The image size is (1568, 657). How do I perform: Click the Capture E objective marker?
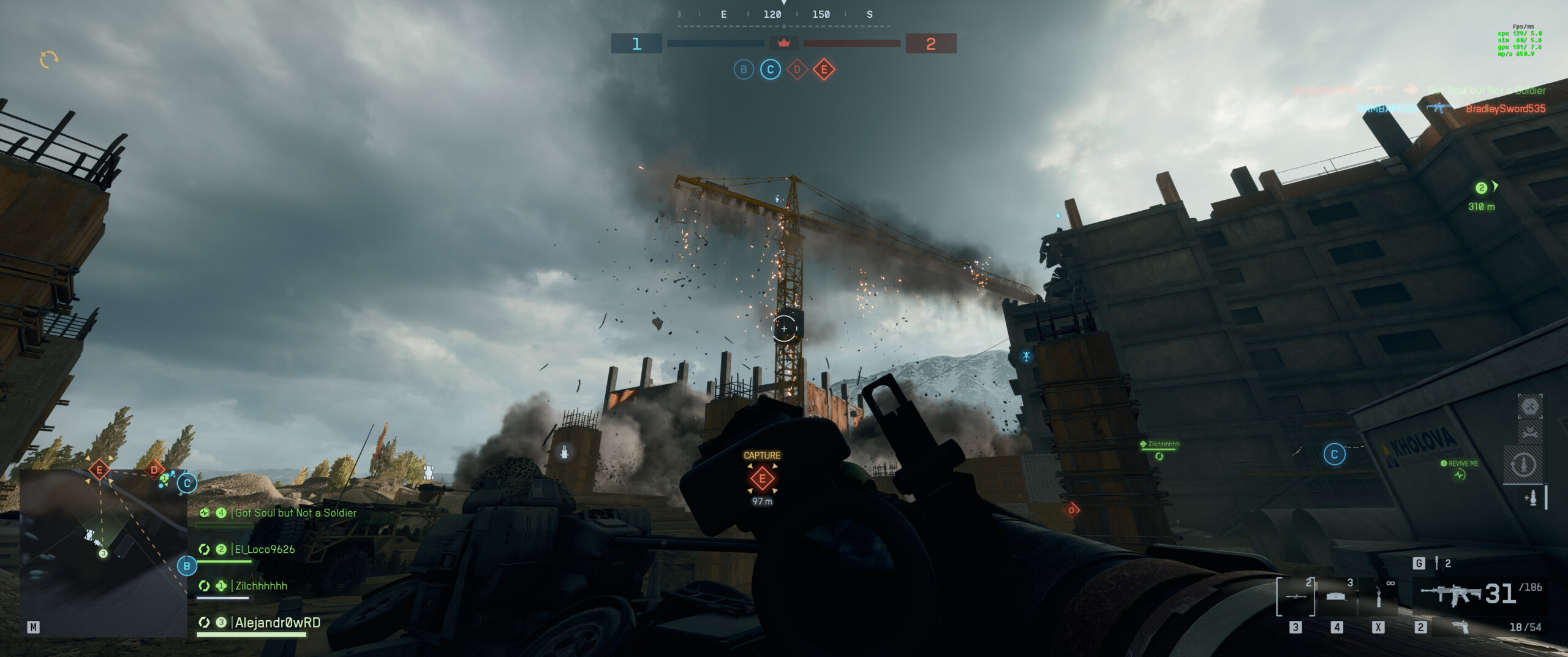pyautogui.click(x=762, y=479)
